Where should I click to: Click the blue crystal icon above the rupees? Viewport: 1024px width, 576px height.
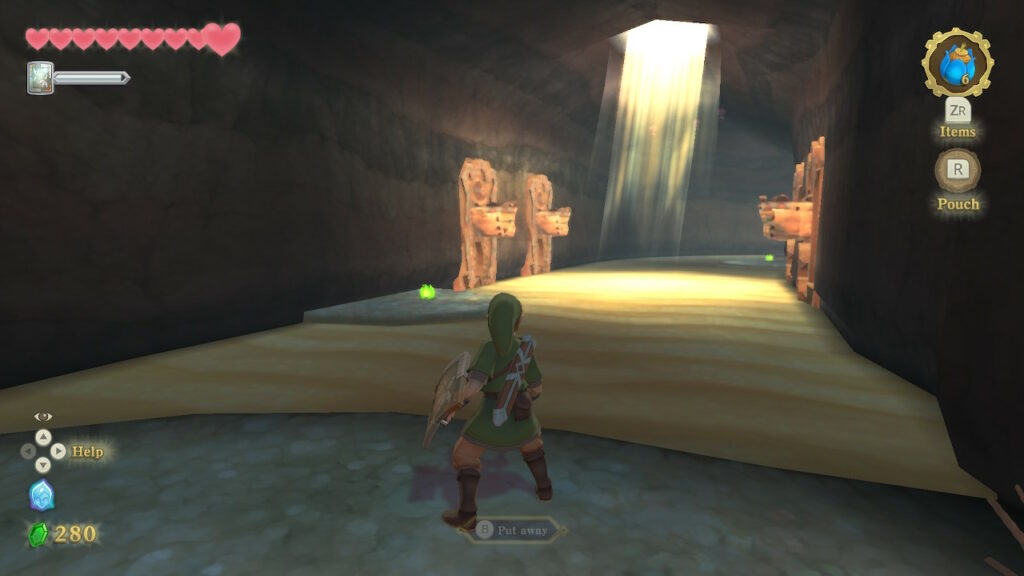[x=42, y=495]
